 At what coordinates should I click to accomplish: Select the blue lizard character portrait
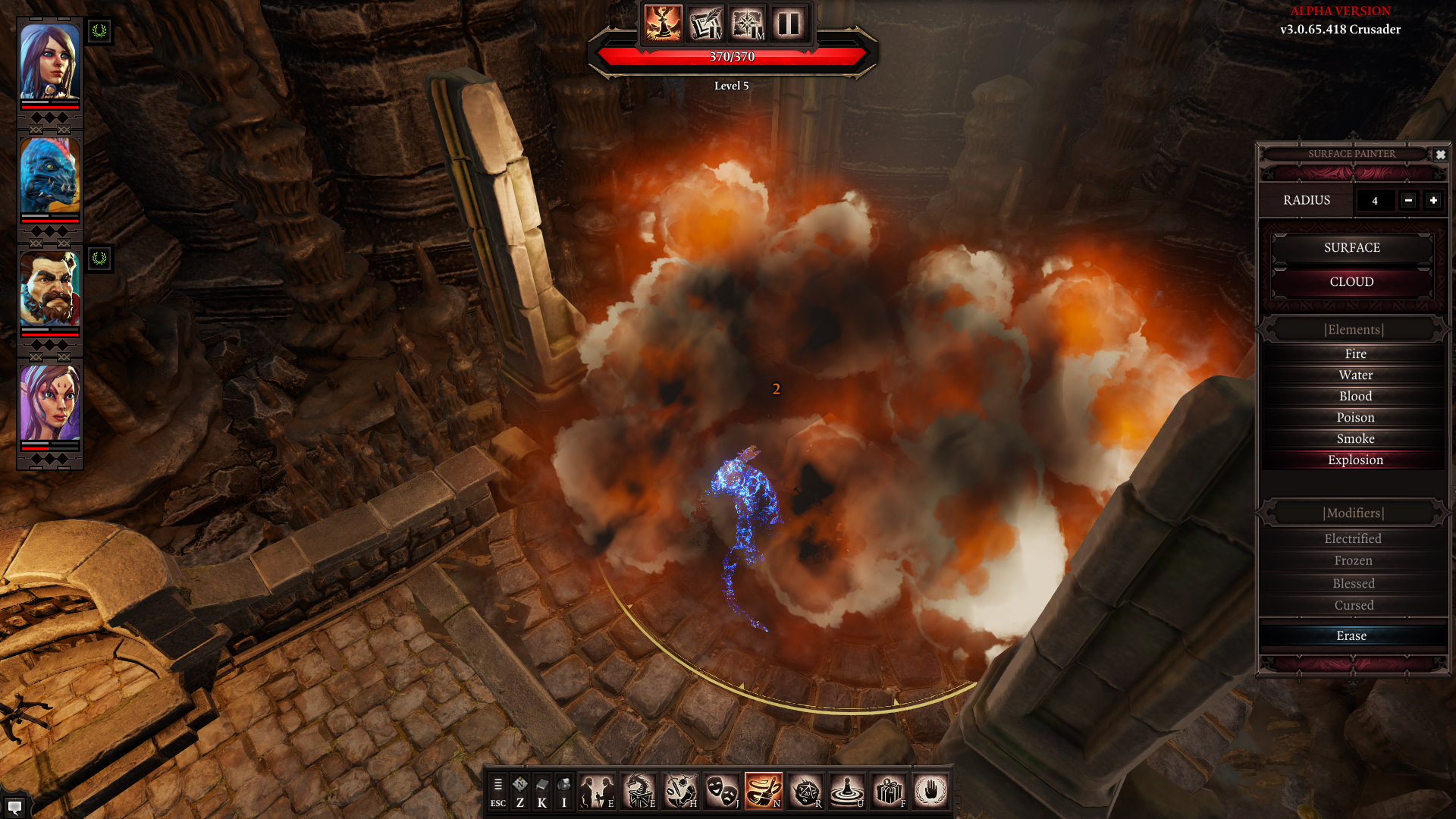(x=49, y=176)
